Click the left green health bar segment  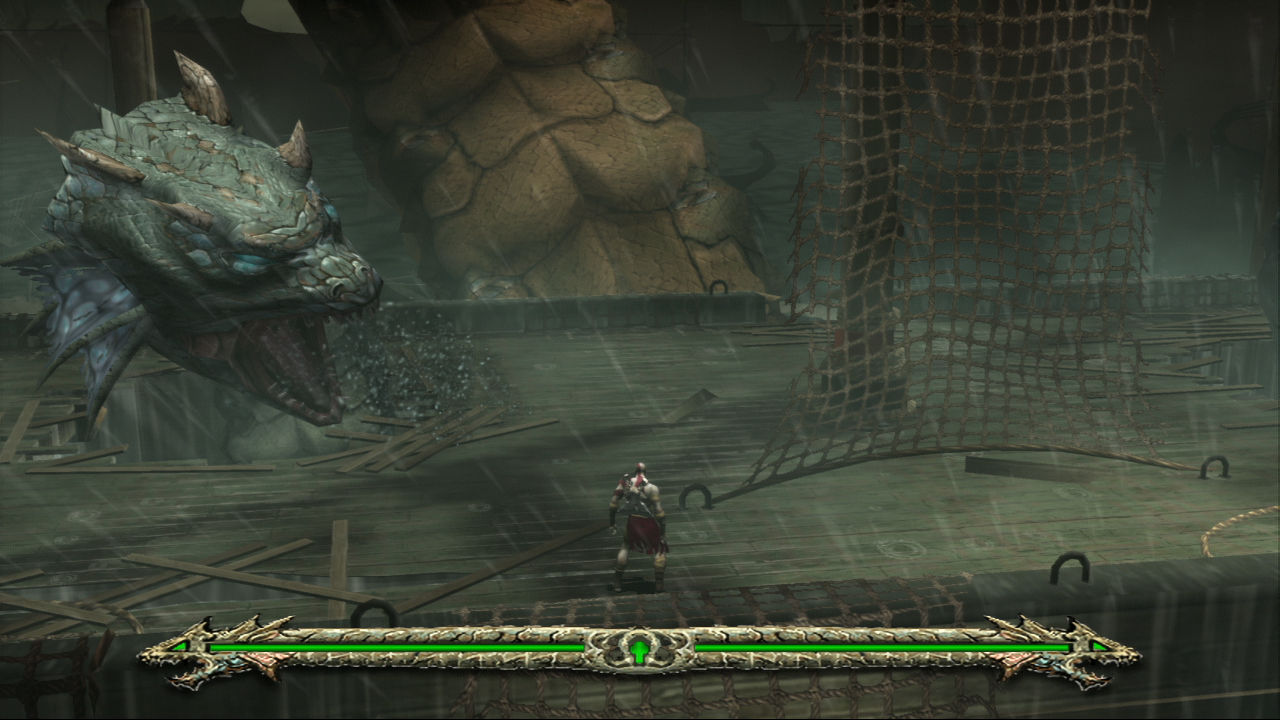tap(400, 648)
